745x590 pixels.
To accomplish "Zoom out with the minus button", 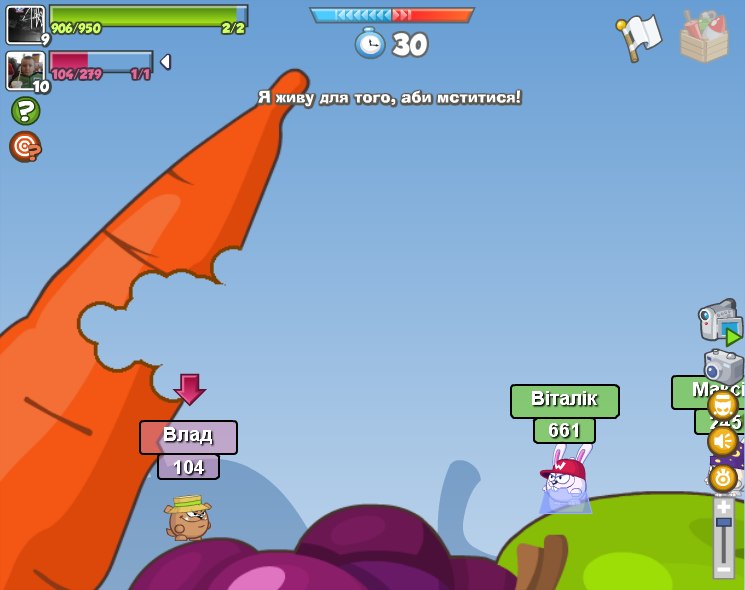I will pos(723,569).
